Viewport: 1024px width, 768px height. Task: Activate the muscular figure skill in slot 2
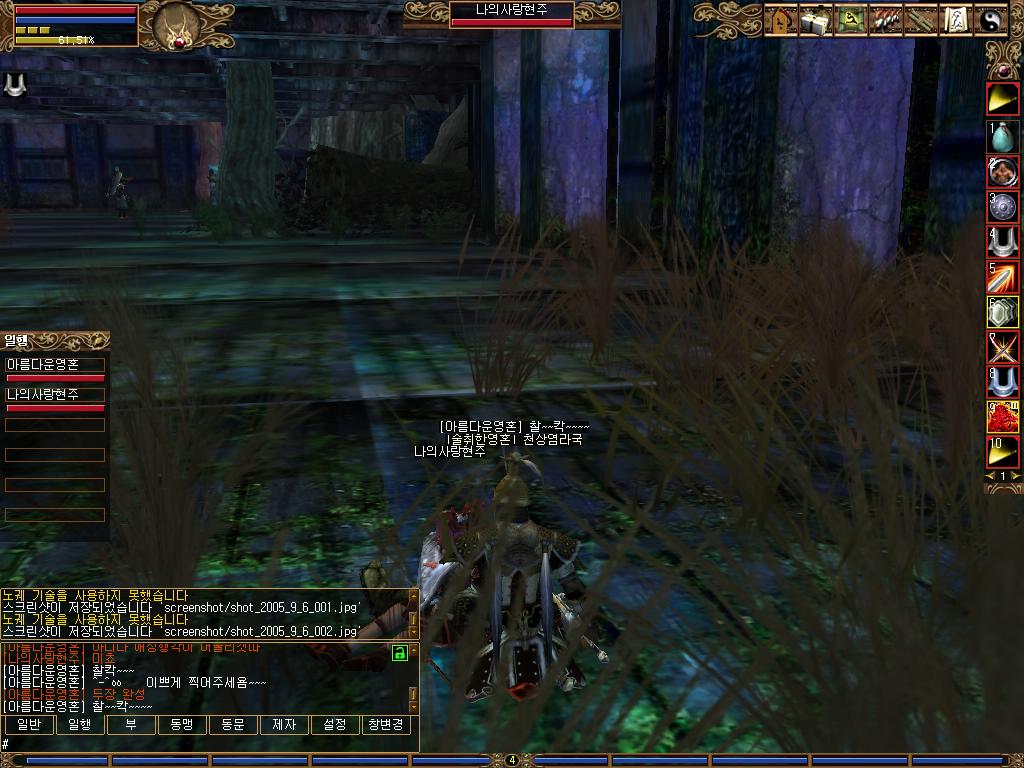tap(1003, 172)
